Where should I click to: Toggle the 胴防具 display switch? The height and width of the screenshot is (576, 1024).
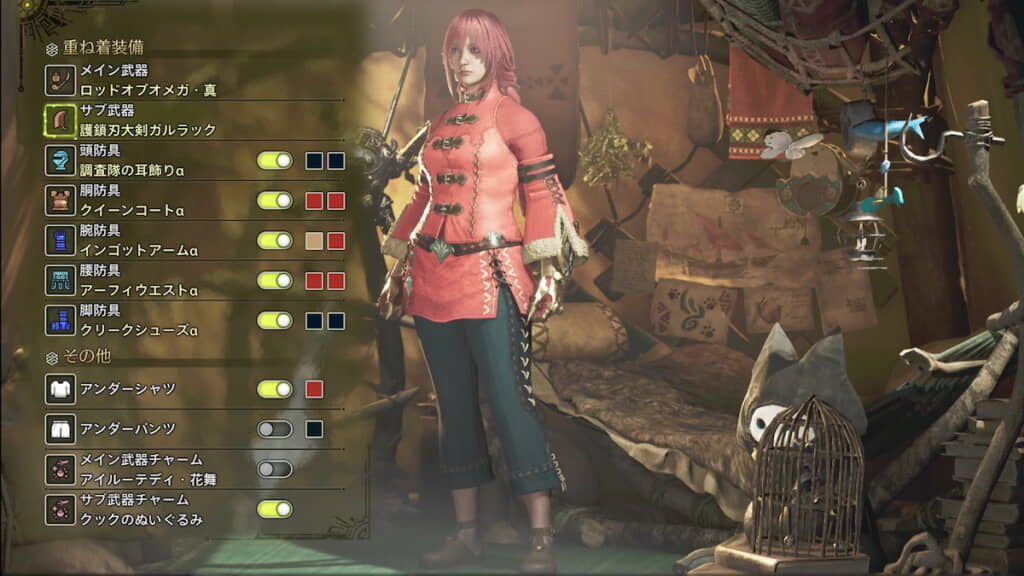[x=274, y=200]
